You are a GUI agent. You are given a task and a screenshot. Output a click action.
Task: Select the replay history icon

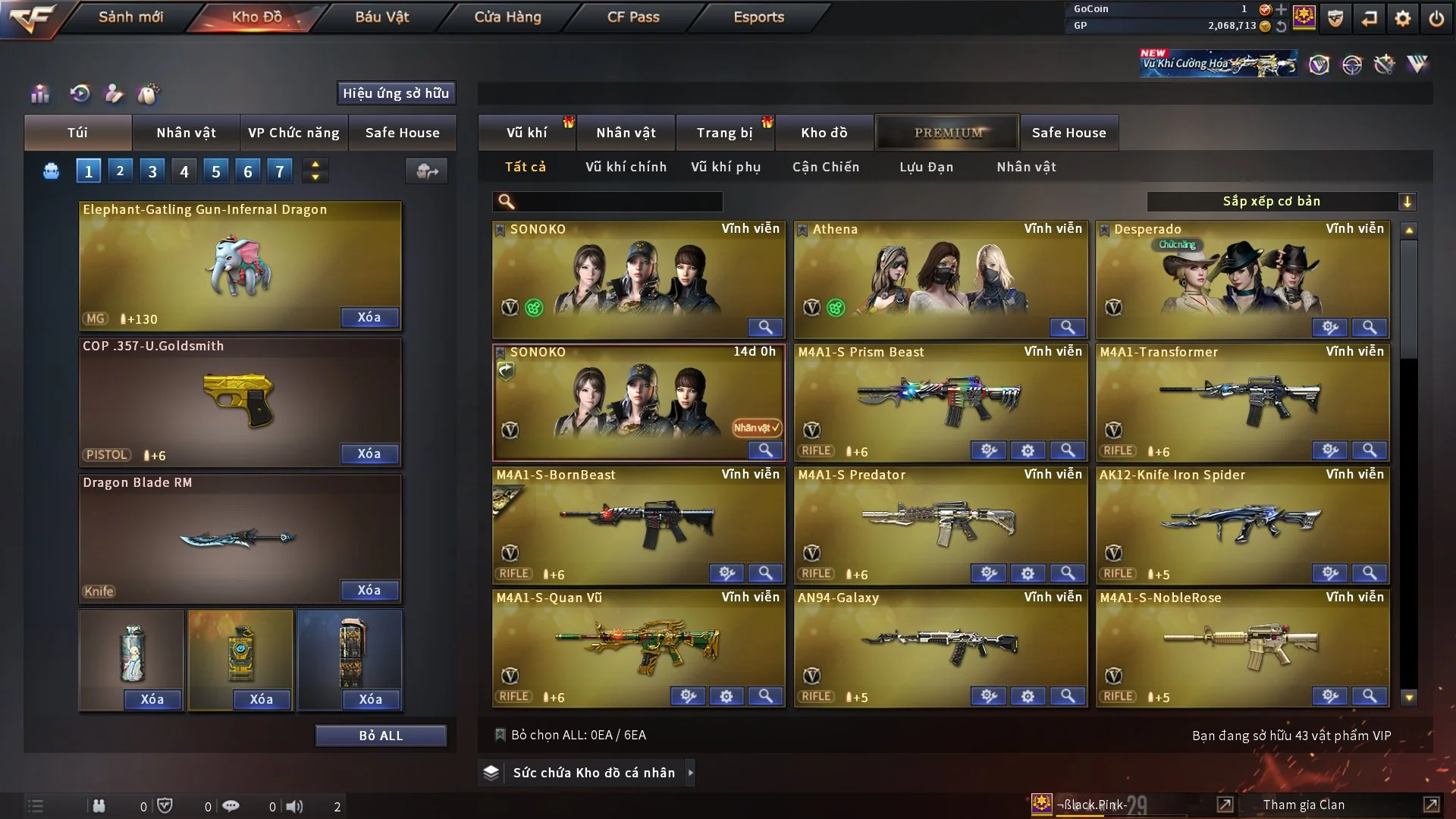(x=79, y=93)
